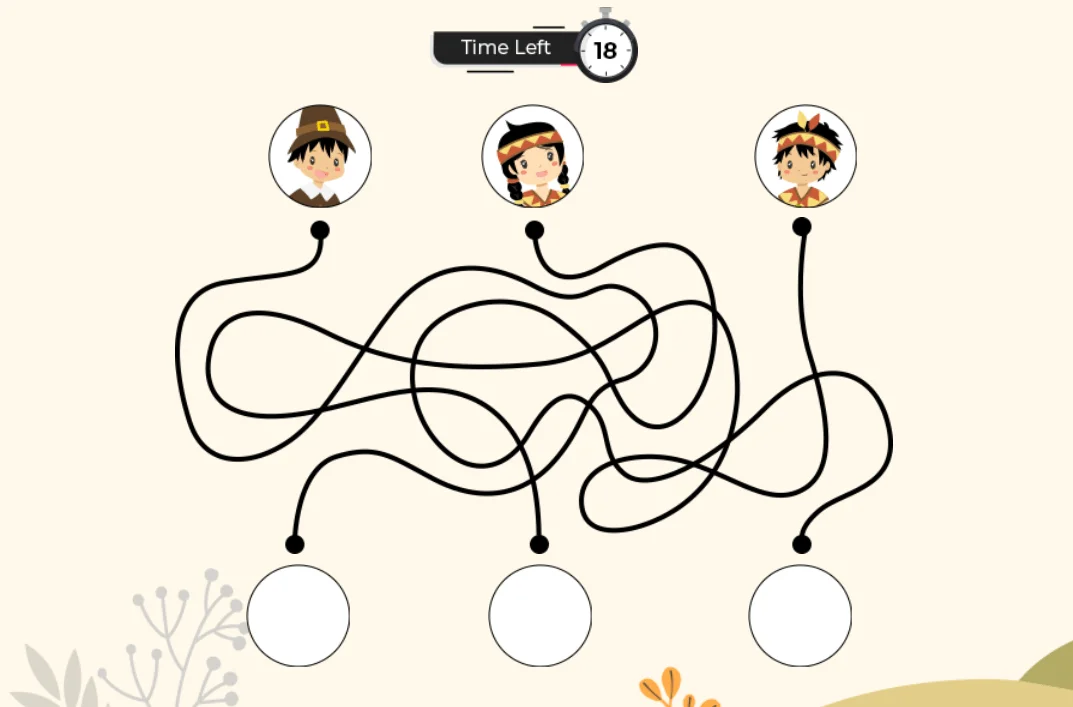
Task: Pick the boy with feather headband
Action: (805, 156)
